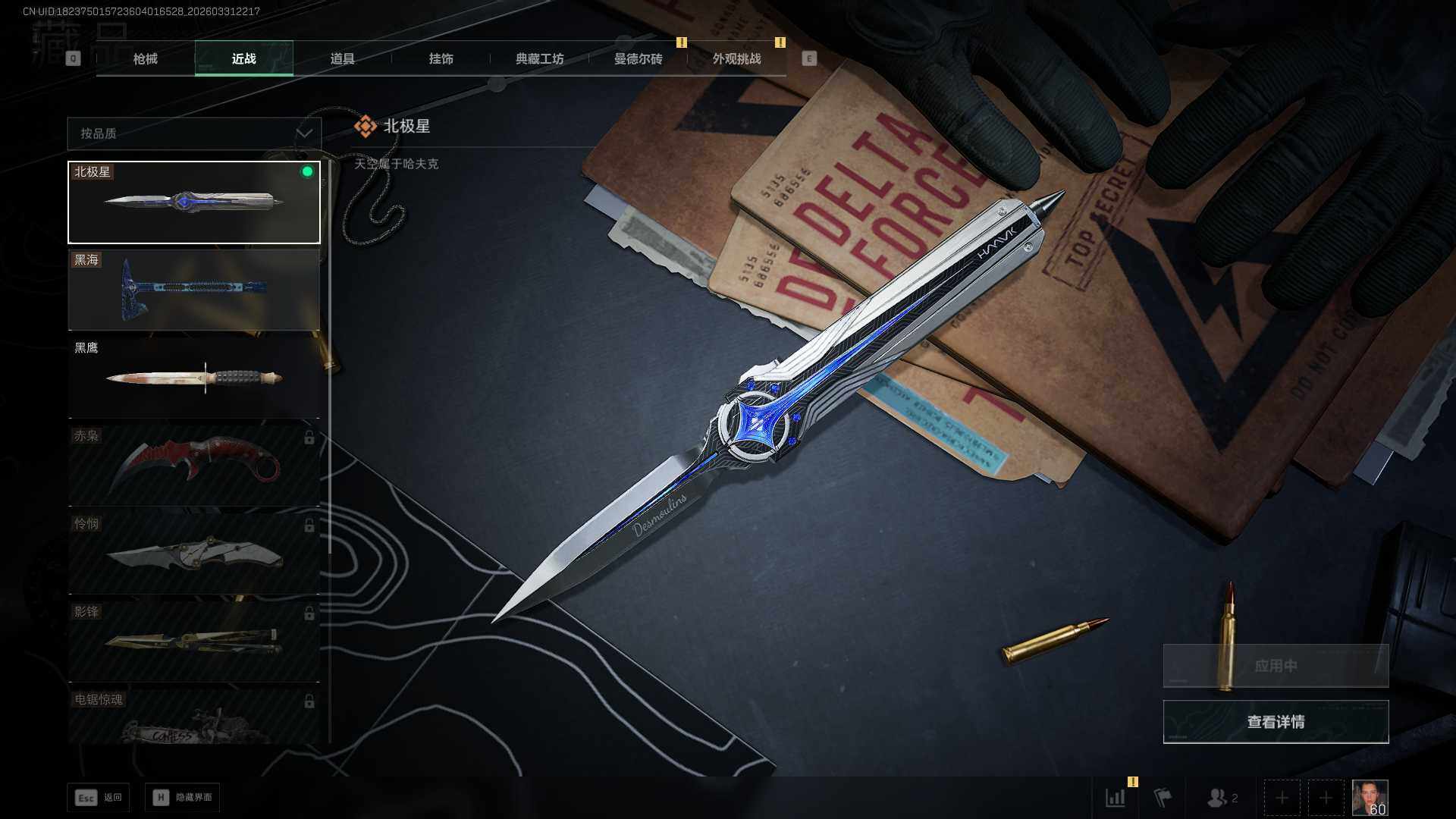Open the player avatar profile
1456x819 pixels.
tap(1370, 798)
